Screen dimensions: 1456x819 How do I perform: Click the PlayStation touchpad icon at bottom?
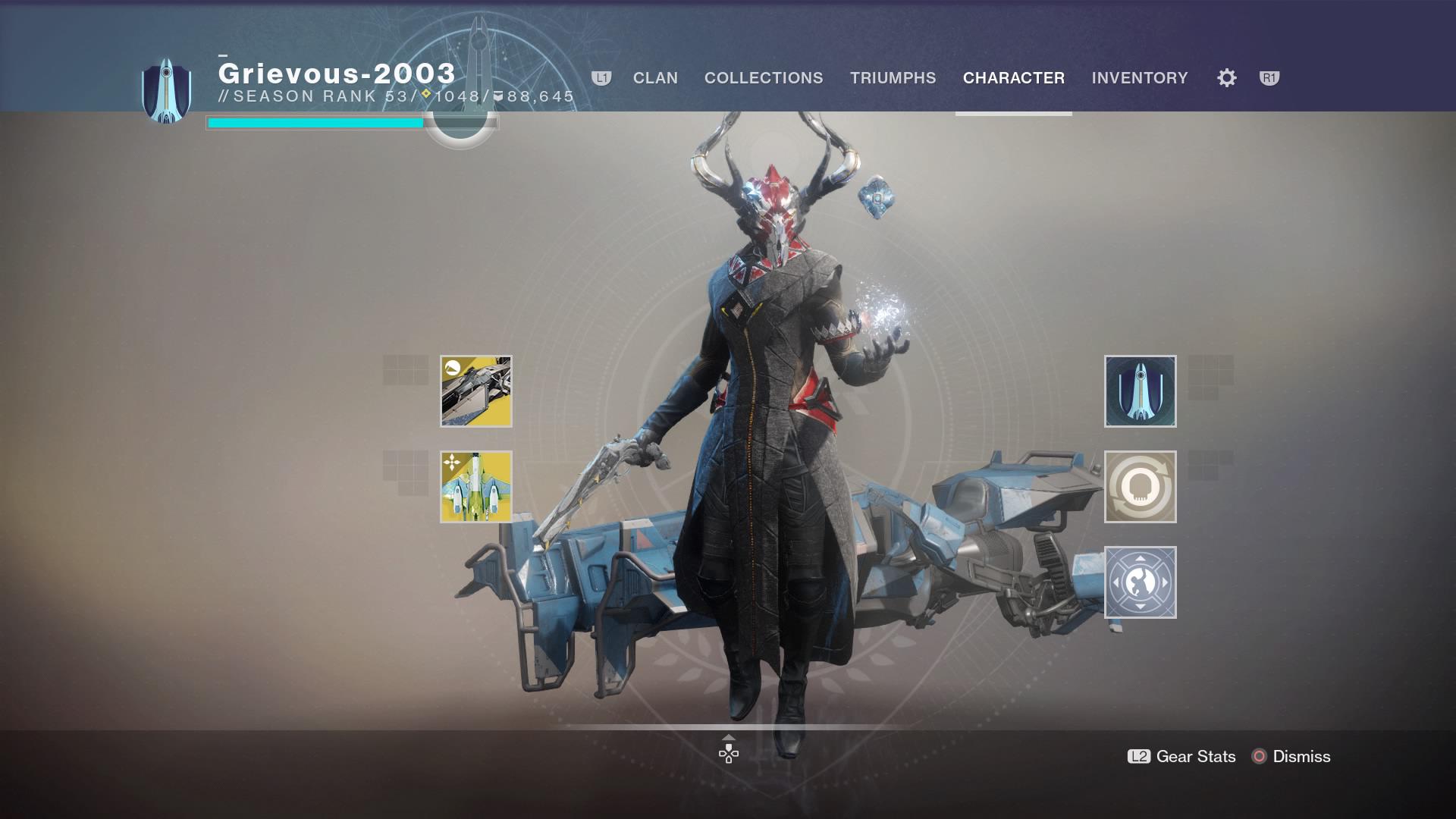click(728, 756)
